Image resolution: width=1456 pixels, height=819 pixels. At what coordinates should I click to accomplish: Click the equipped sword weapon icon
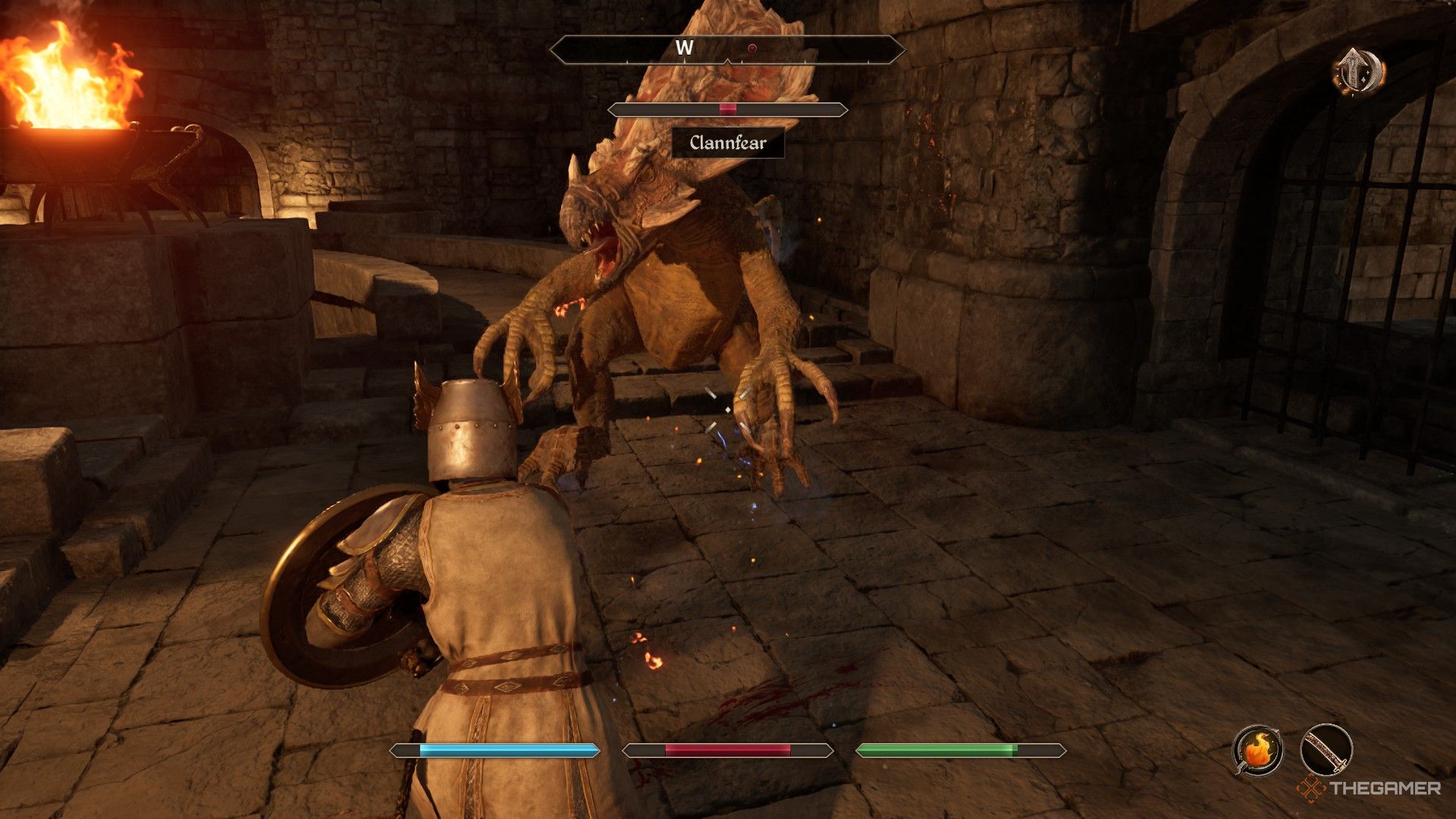coord(1326,749)
